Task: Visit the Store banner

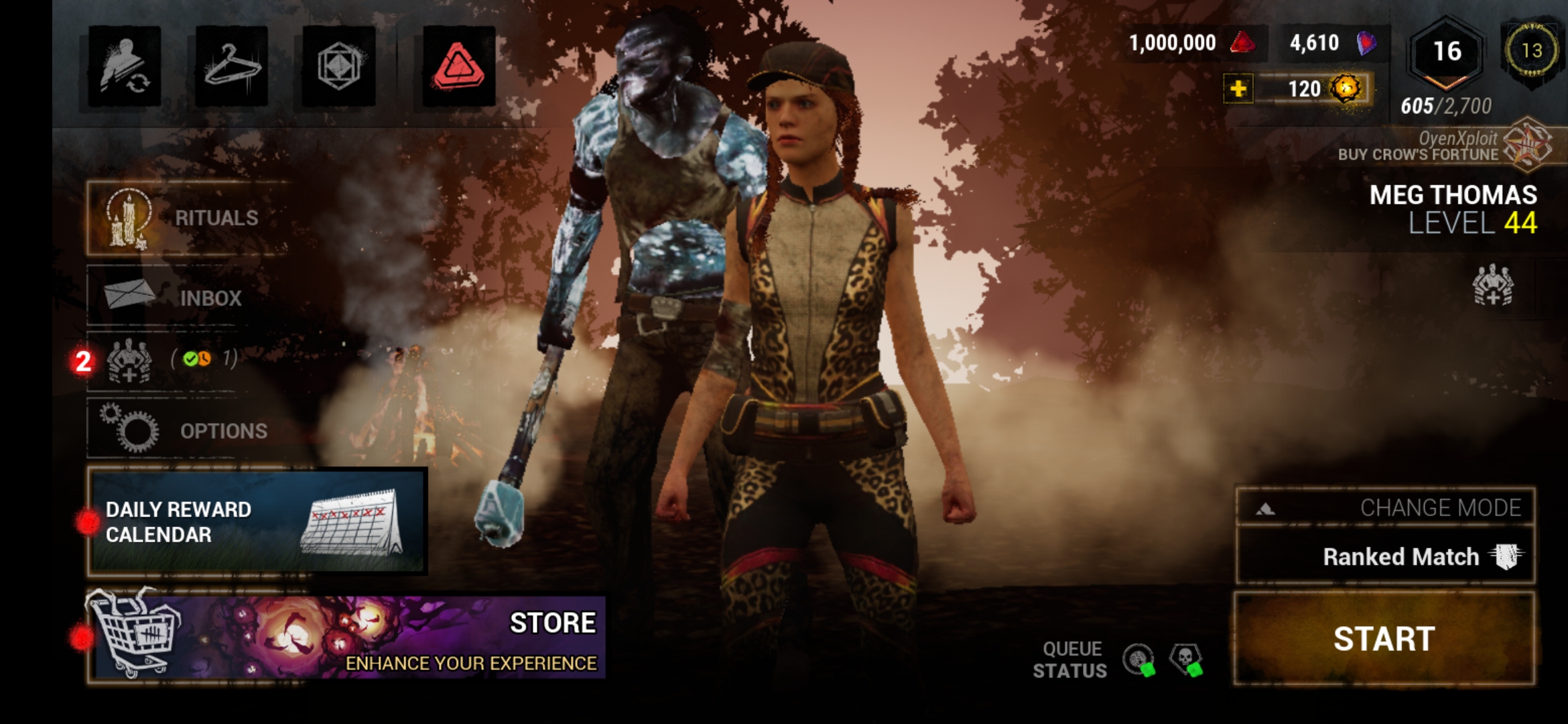Action: (348, 637)
